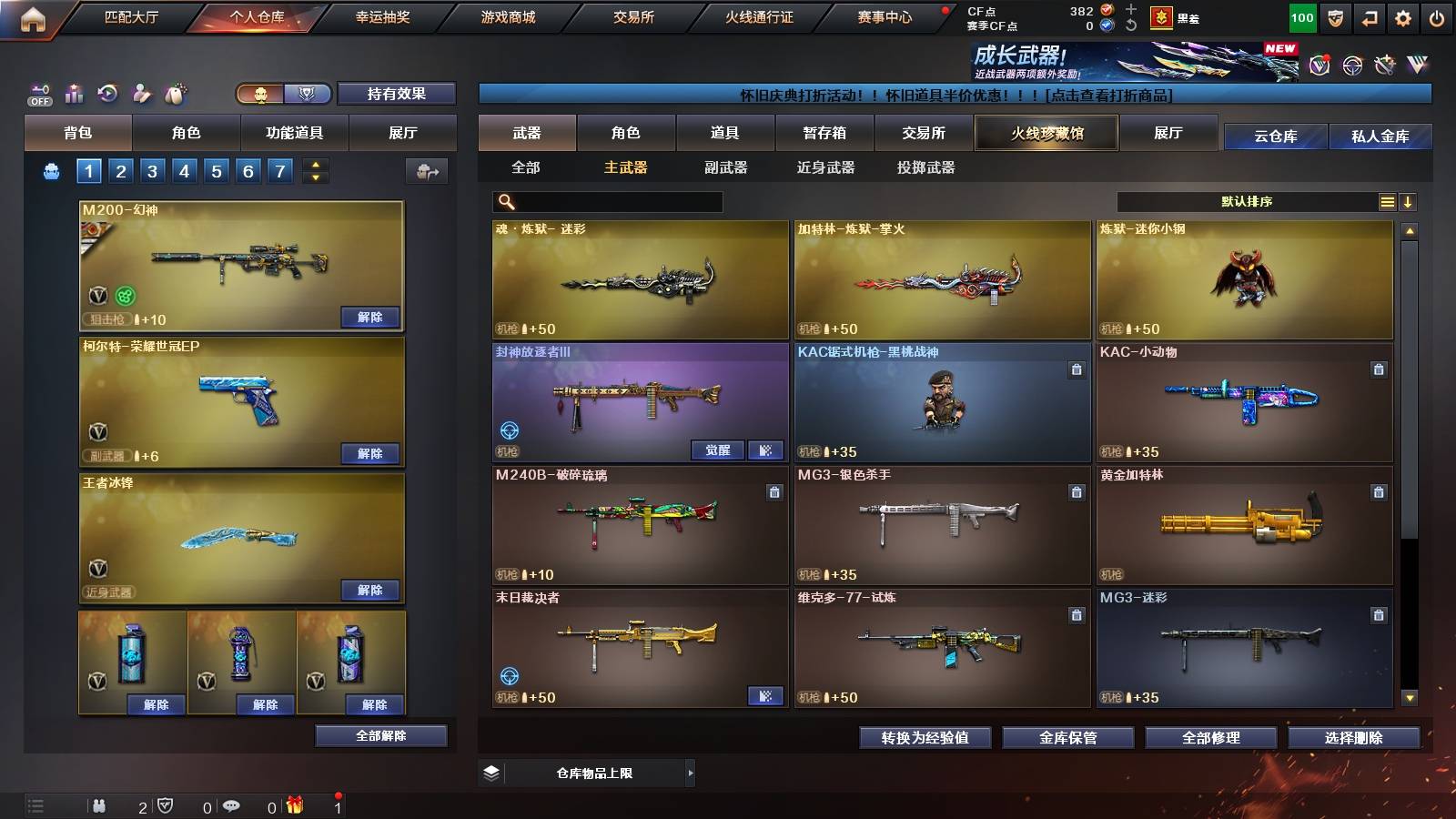Click the replay history icon in the left toolbar
This screenshot has width=1456, height=819.
pos(107,93)
